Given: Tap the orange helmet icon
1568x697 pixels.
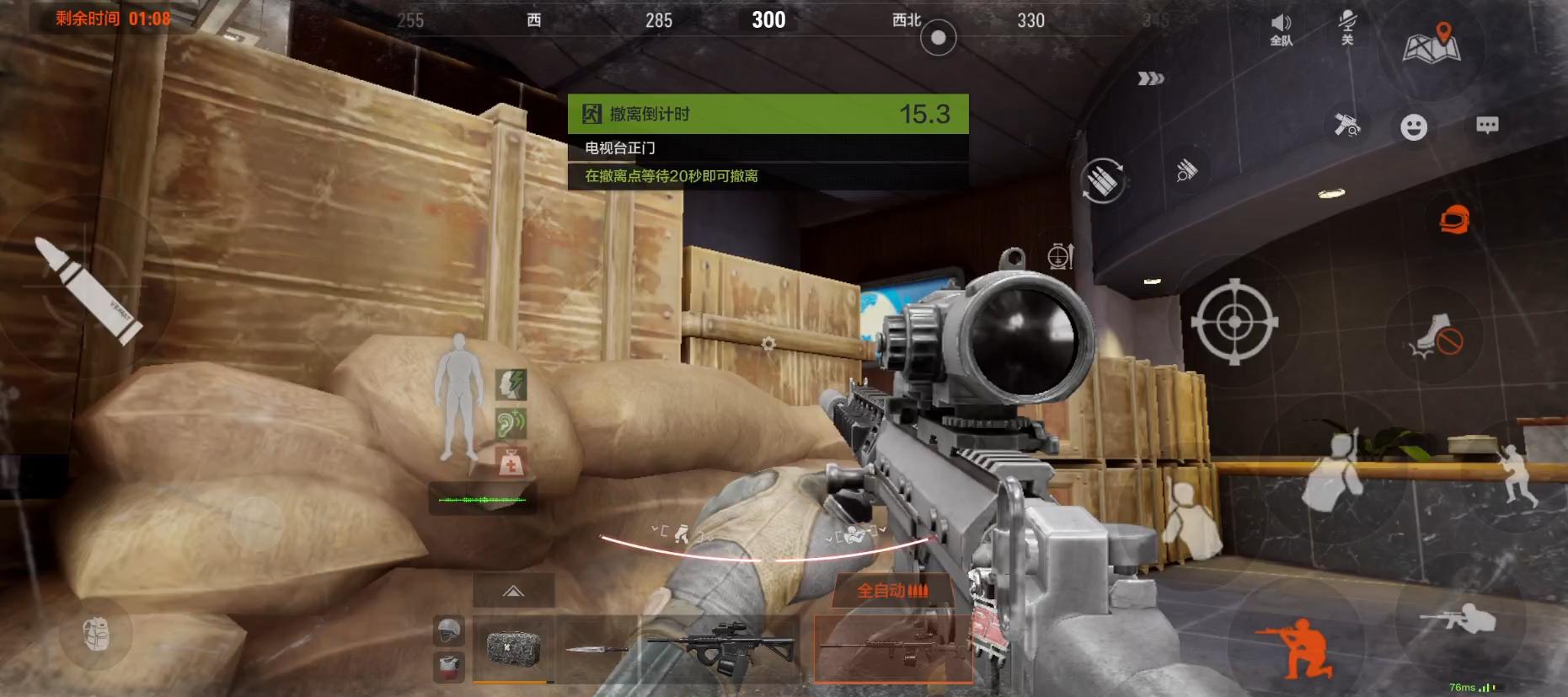Looking at the screenshot, I should [x=1454, y=220].
